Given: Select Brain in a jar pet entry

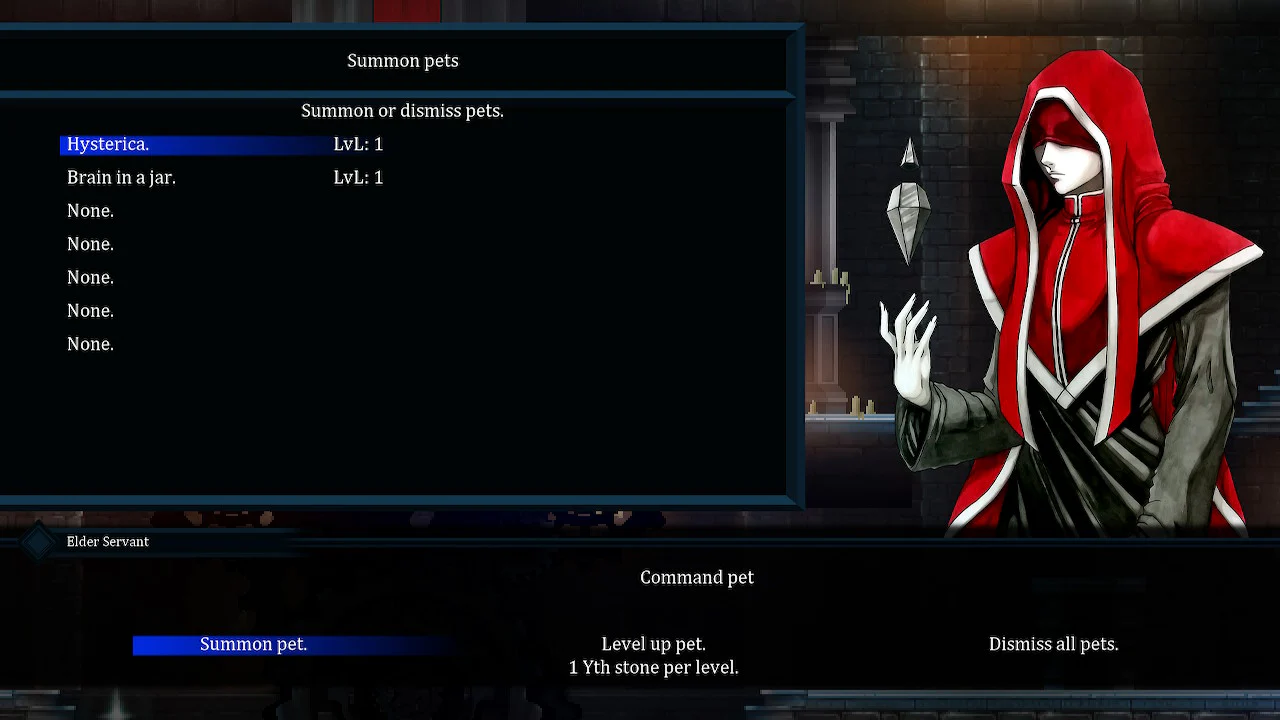Looking at the screenshot, I should click(121, 177).
